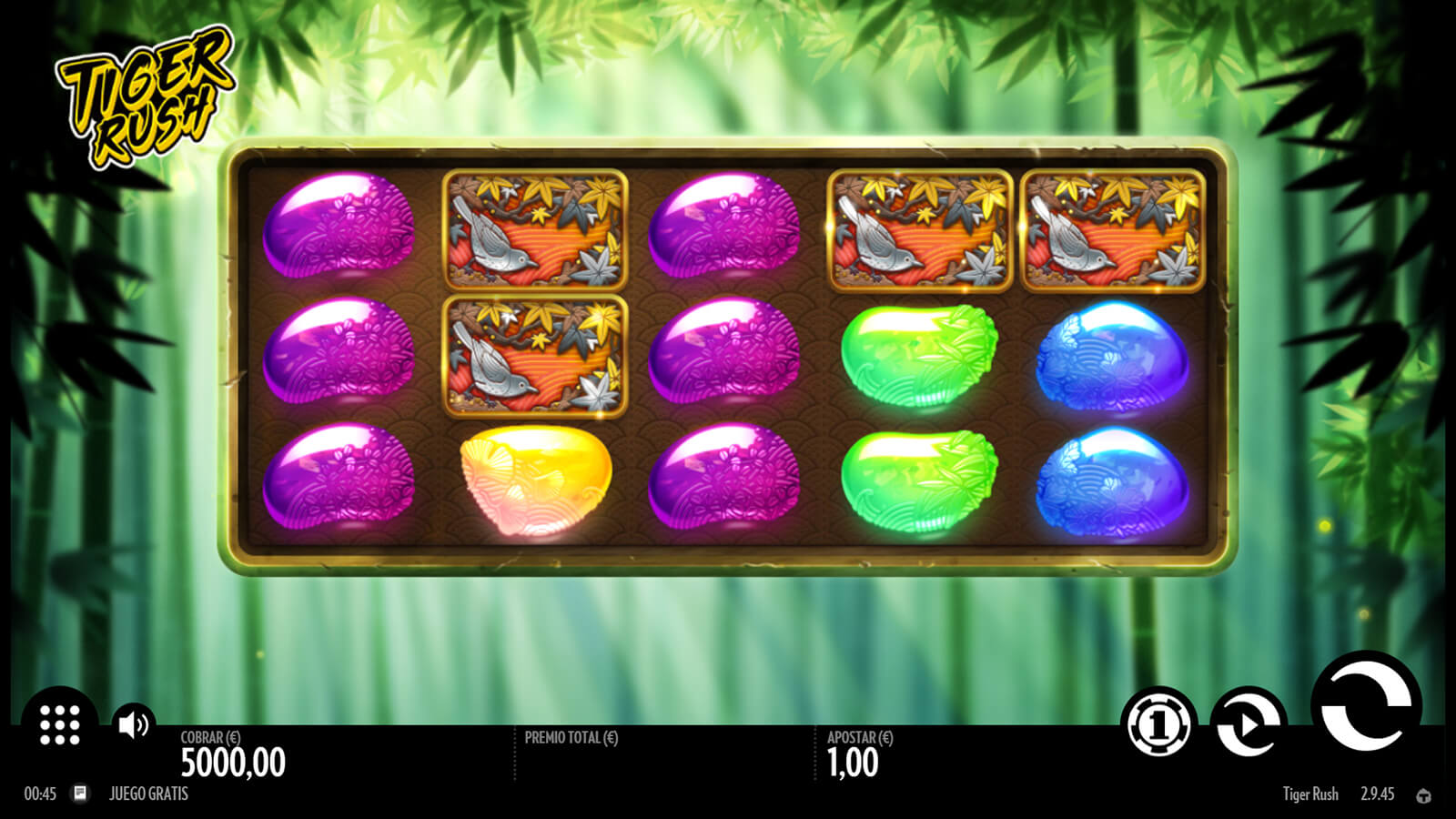The width and height of the screenshot is (1456, 819).
Task: Toggle the sound speaker icon
Action: click(x=133, y=724)
